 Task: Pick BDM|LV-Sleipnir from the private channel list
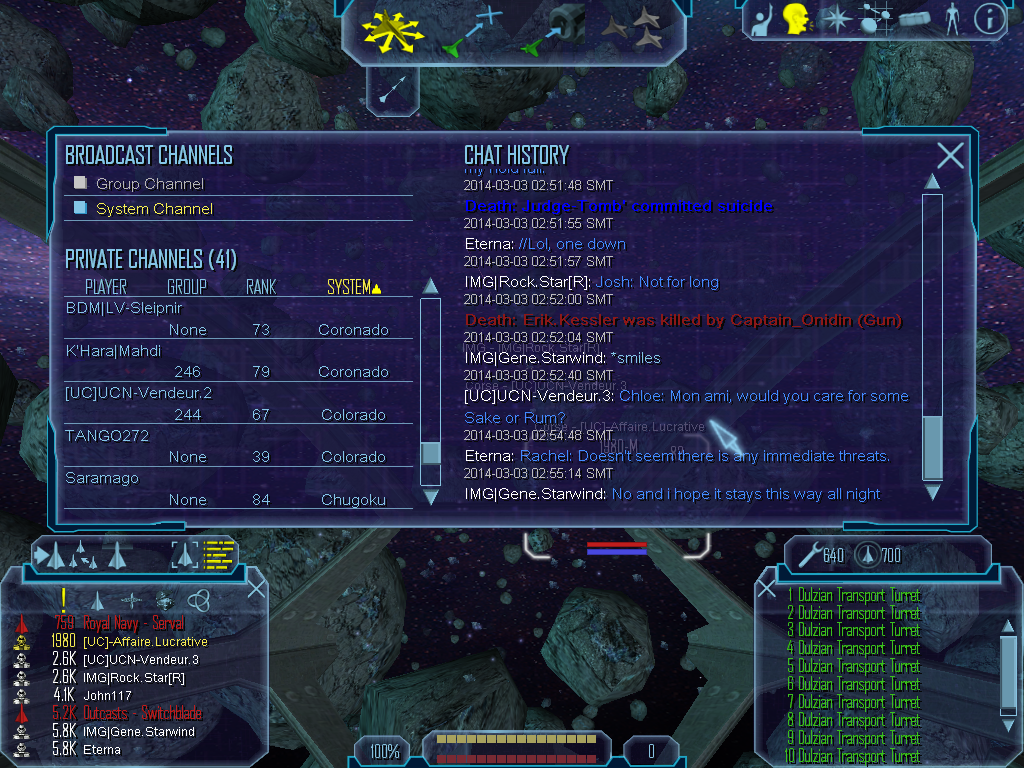click(x=124, y=308)
